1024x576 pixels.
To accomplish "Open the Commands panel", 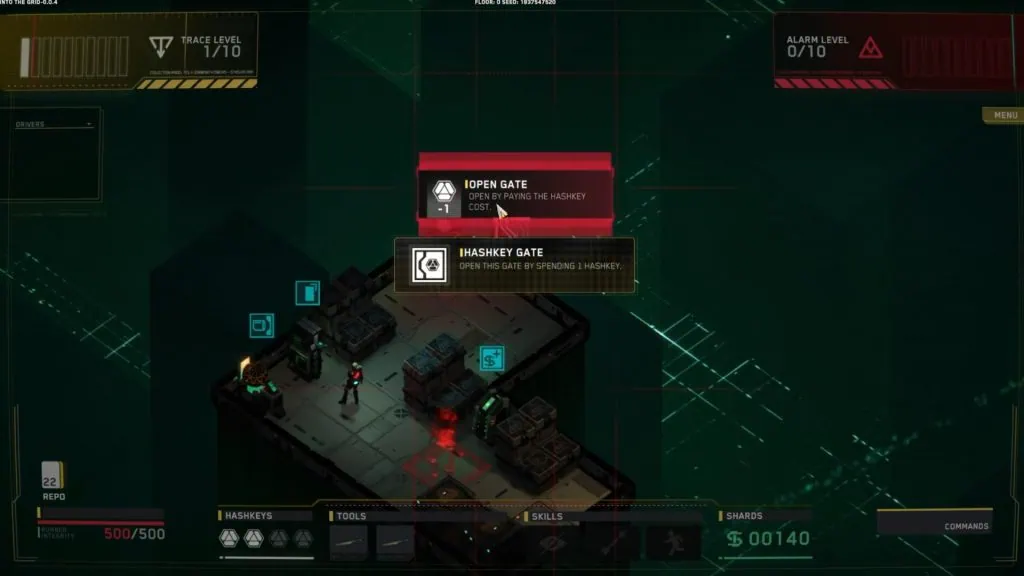I will point(934,524).
